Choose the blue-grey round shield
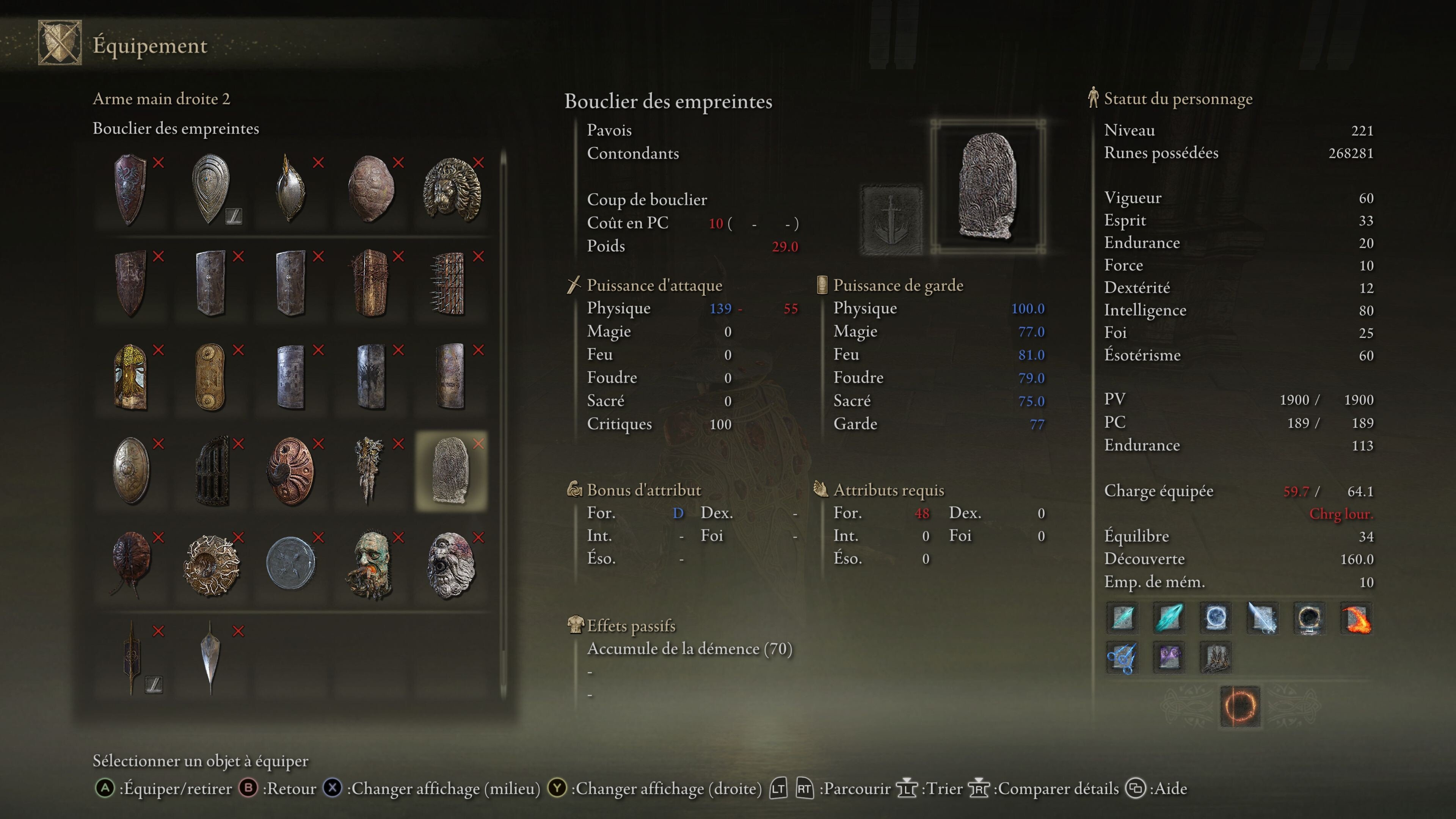The height and width of the screenshot is (819, 1456). 290,564
